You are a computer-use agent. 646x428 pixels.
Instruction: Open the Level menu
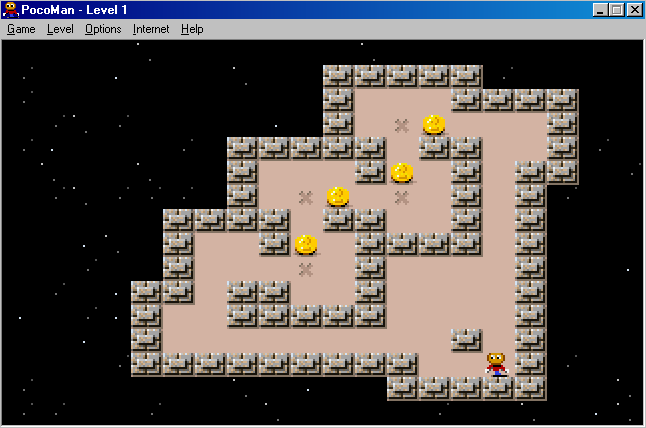tap(60, 29)
